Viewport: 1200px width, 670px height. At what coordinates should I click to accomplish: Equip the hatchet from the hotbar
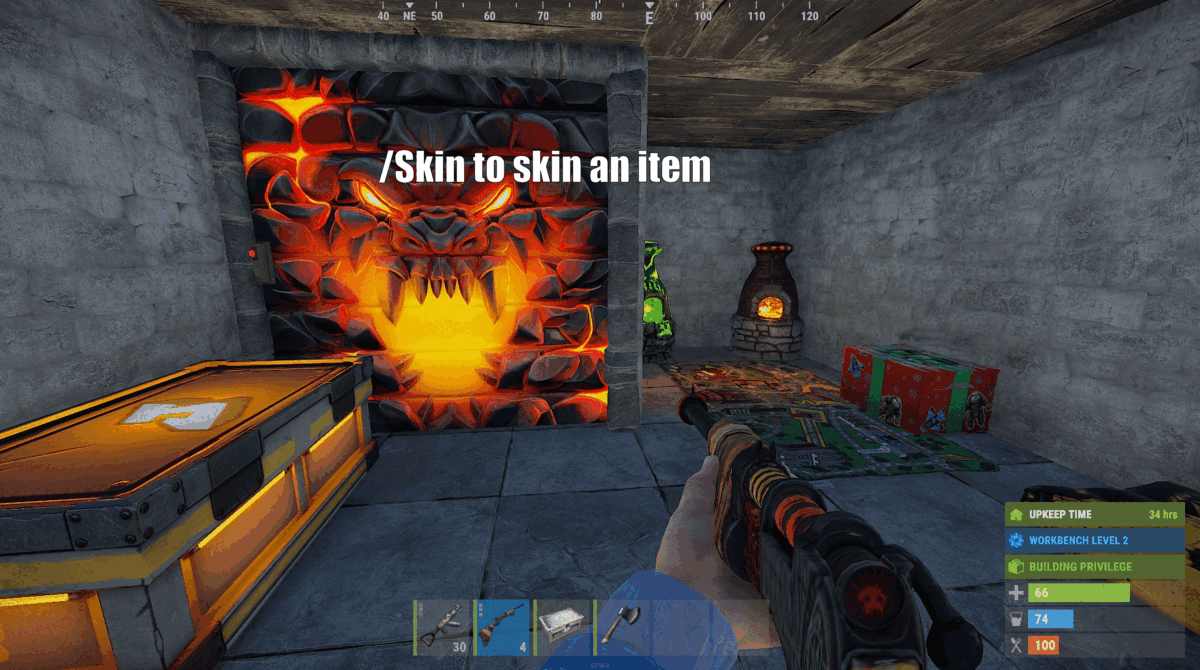622,627
